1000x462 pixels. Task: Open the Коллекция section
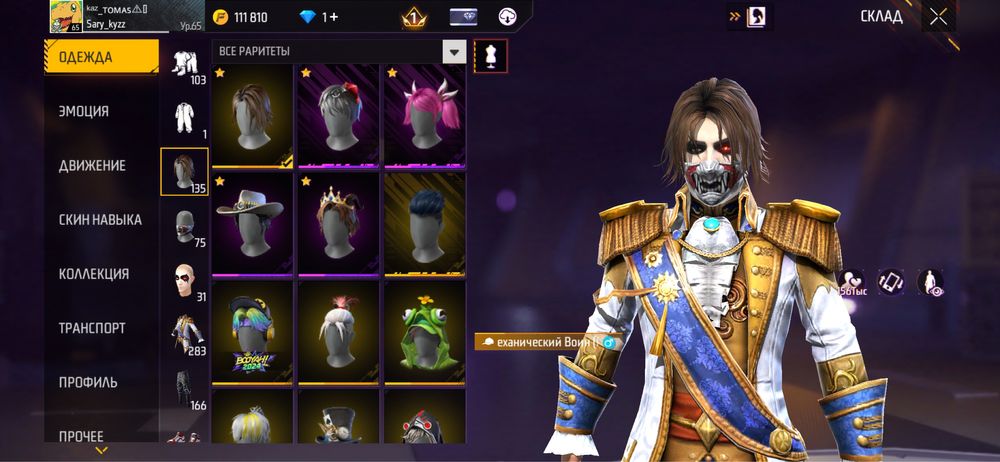tap(93, 273)
